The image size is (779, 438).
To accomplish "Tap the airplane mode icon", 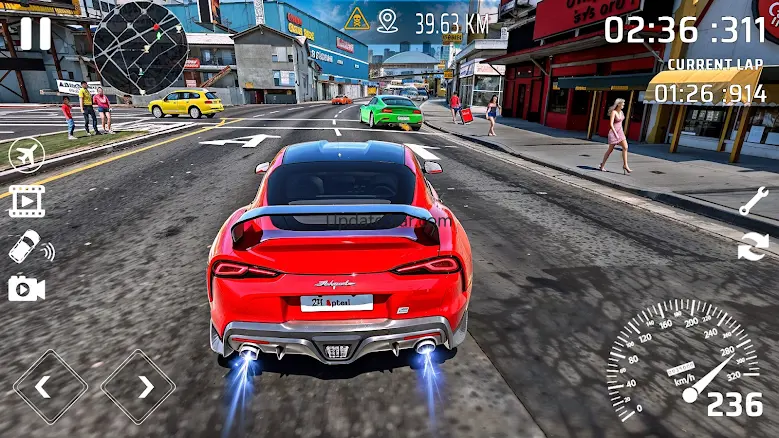I will click(26, 155).
